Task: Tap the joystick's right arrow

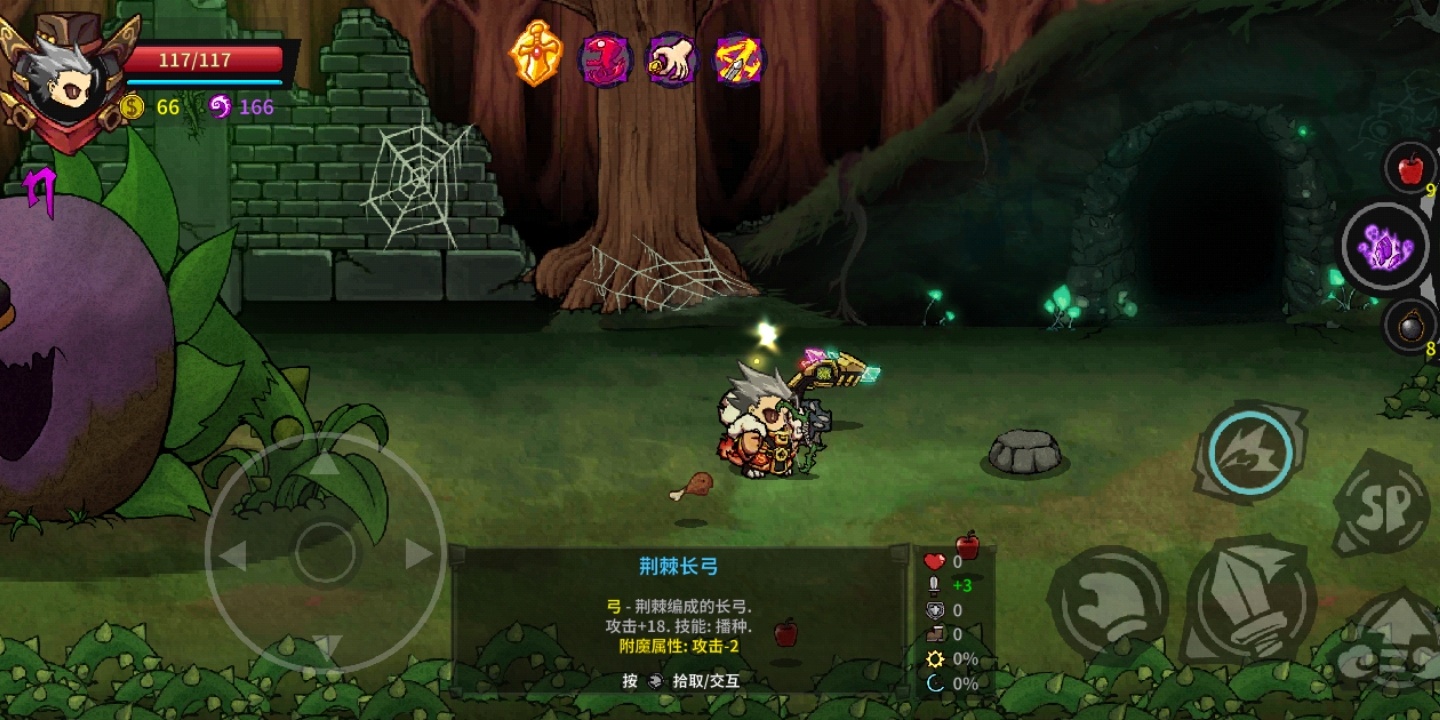Action: pos(418,554)
